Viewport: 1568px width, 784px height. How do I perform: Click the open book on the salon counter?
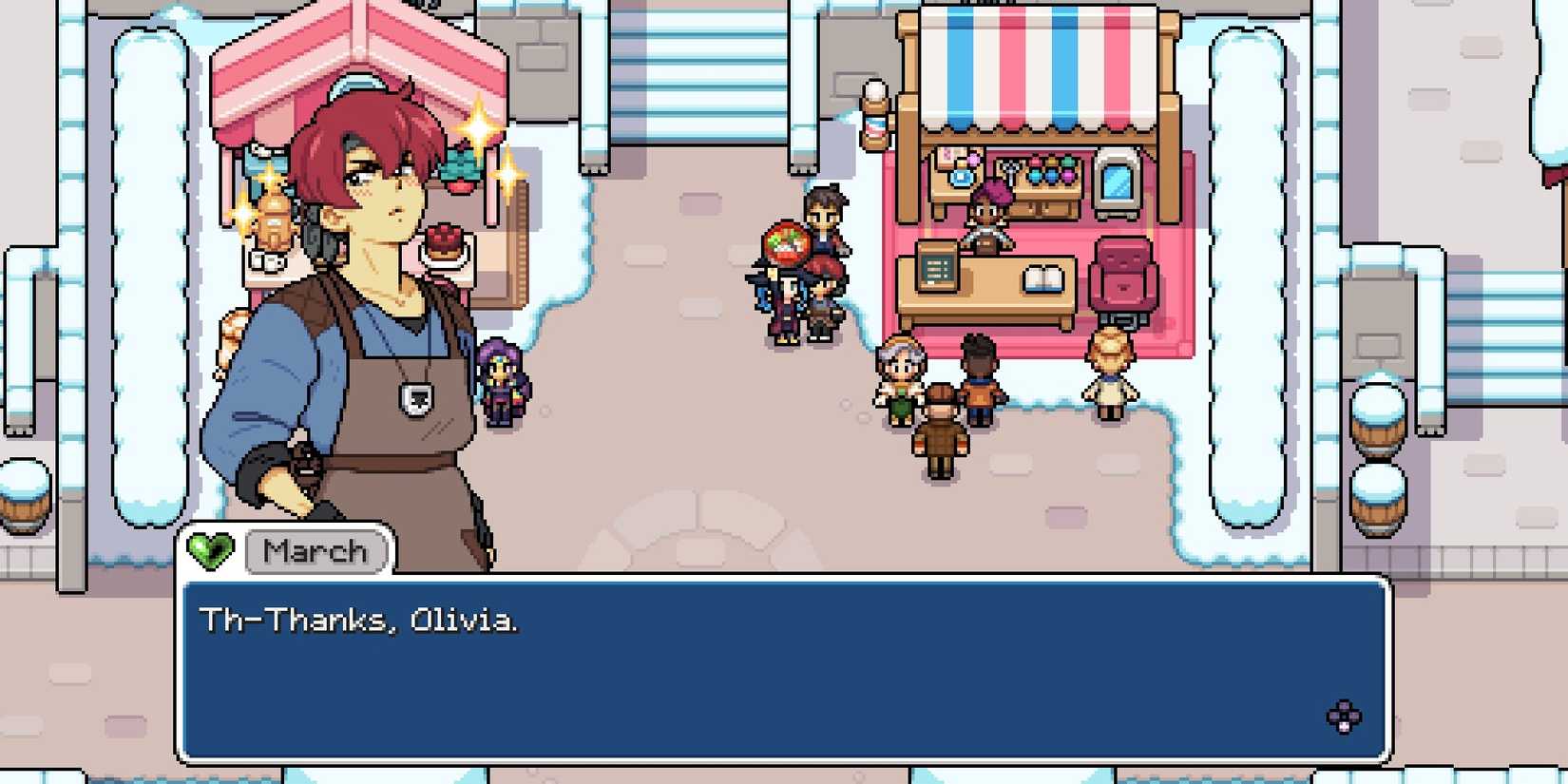click(x=1043, y=277)
